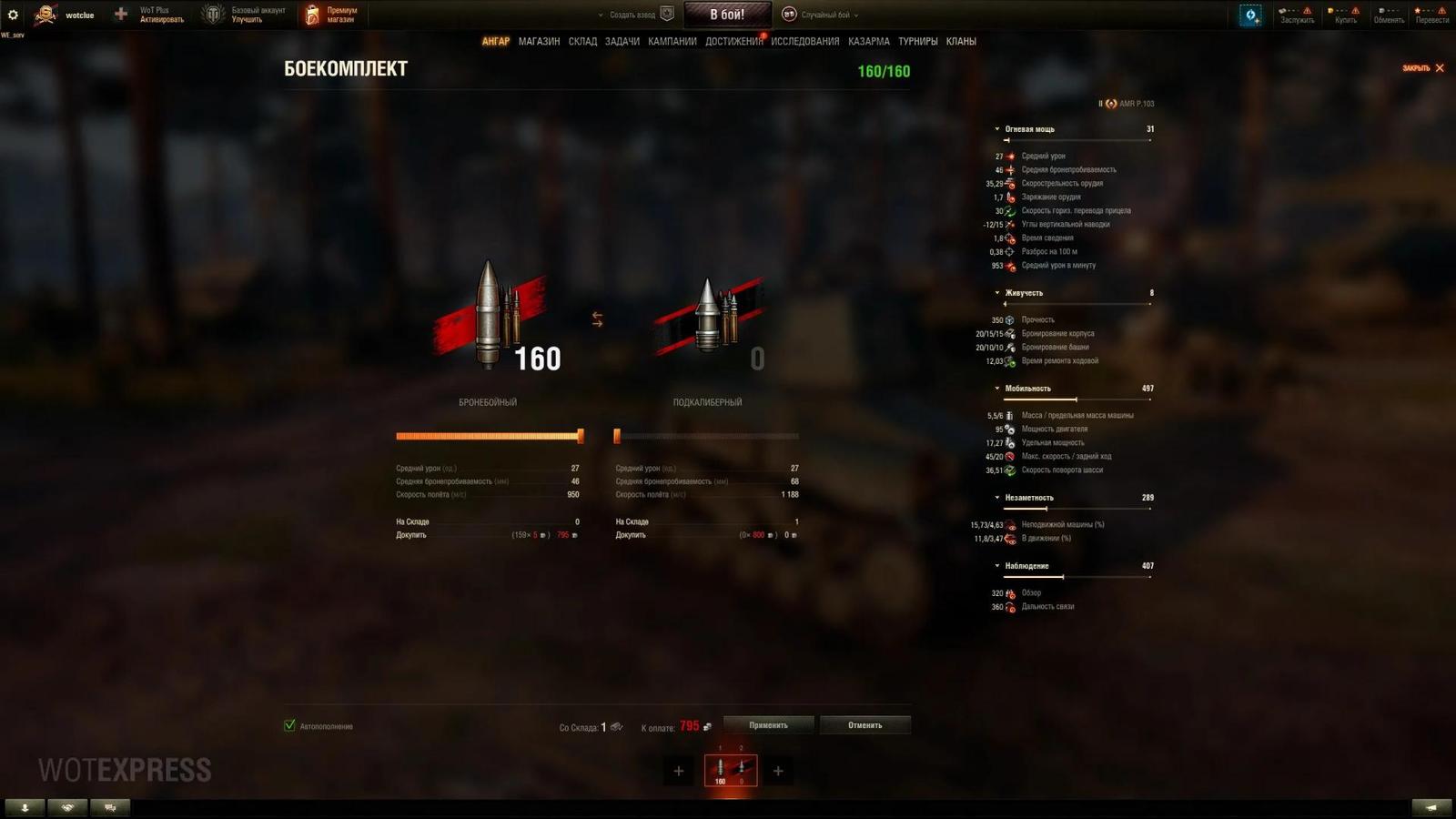Open the notifications bell in bottom-right corner
1456x819 pixels.
coord(1431,807)
